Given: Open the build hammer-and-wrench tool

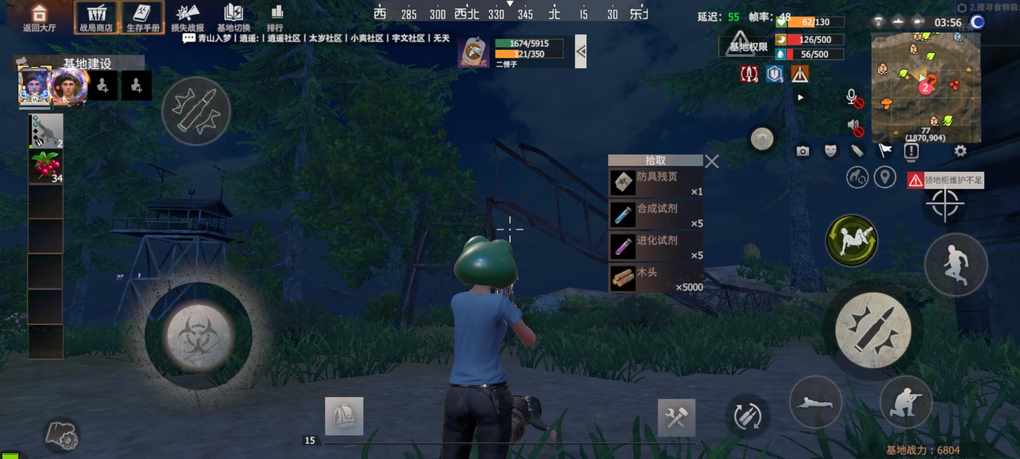Looking at the screenshot, I should [676, 416].
